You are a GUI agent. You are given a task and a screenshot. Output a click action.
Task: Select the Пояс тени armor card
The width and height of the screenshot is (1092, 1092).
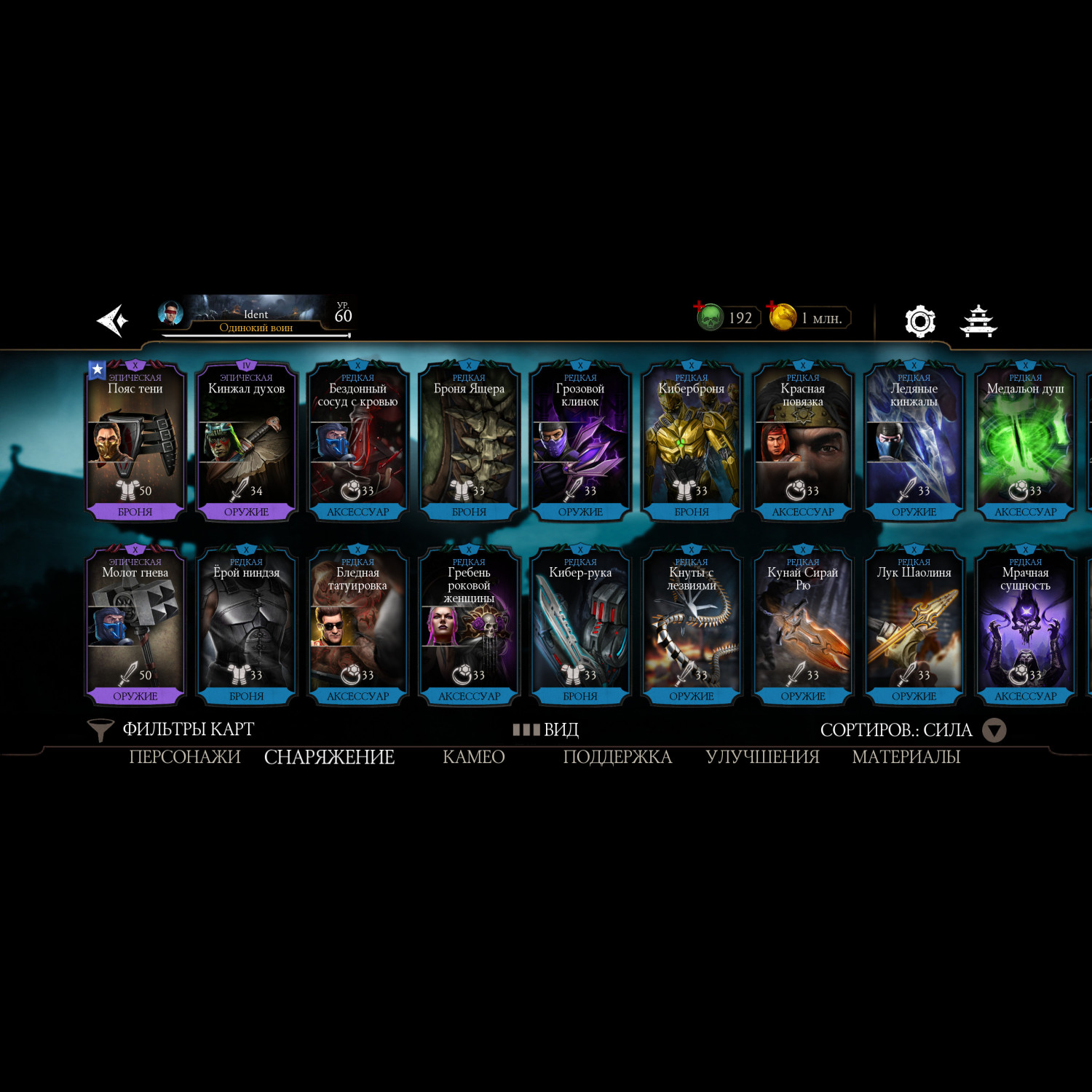[135, 441]
